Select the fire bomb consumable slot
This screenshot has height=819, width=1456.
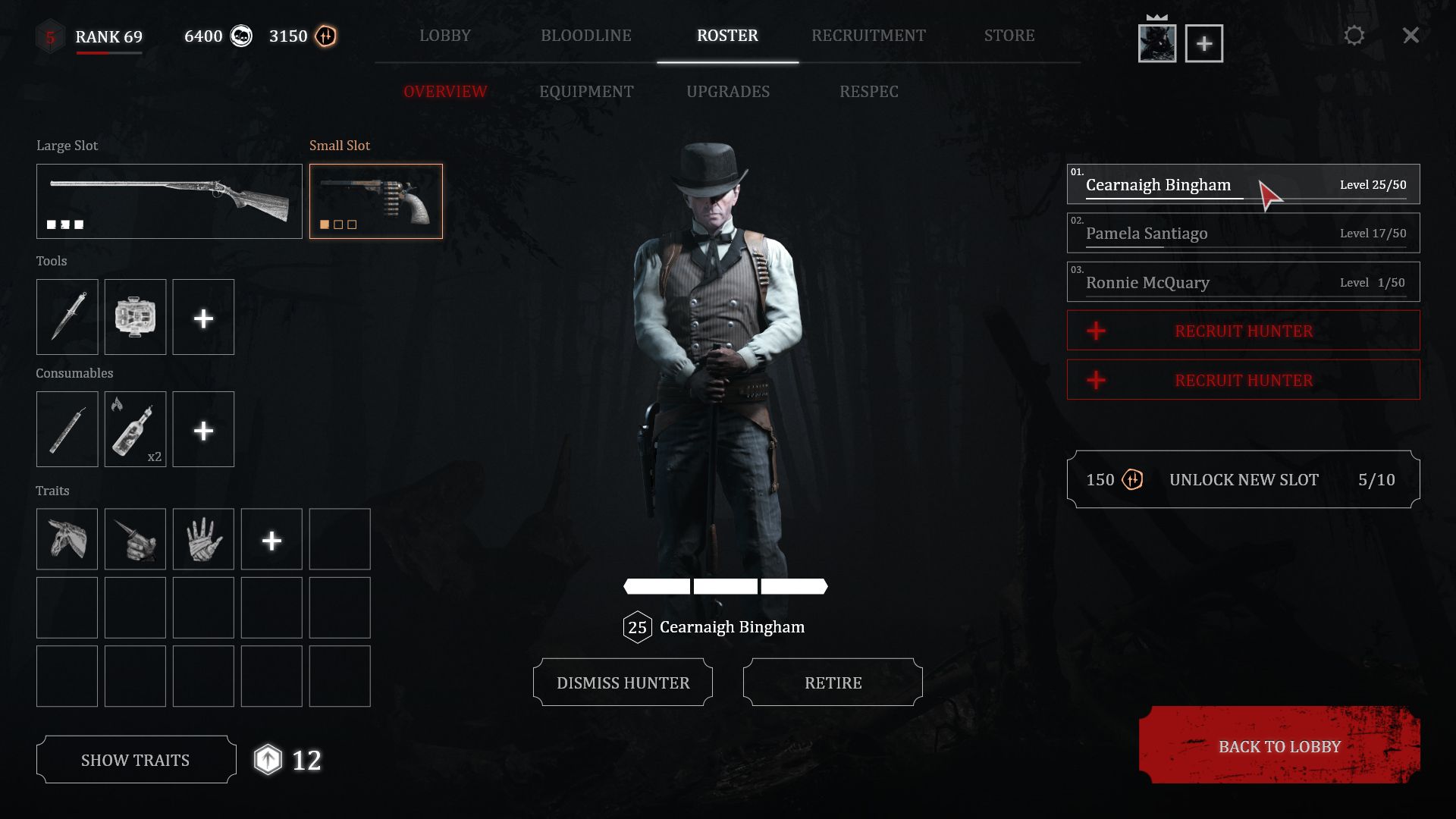pos(135,429)
